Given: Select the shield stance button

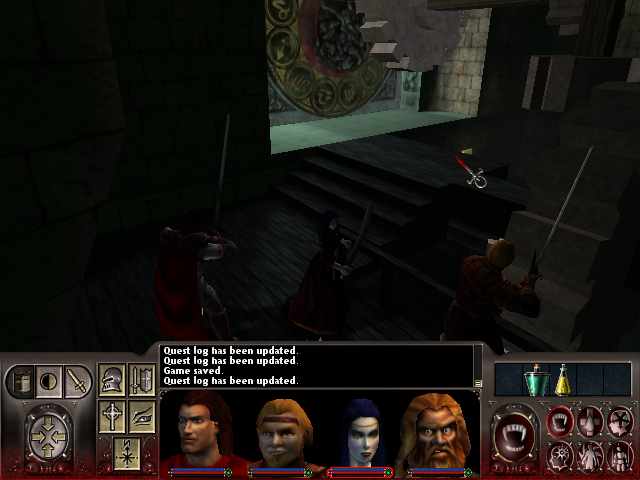Looking at the screenshot, I should (20, 381).
